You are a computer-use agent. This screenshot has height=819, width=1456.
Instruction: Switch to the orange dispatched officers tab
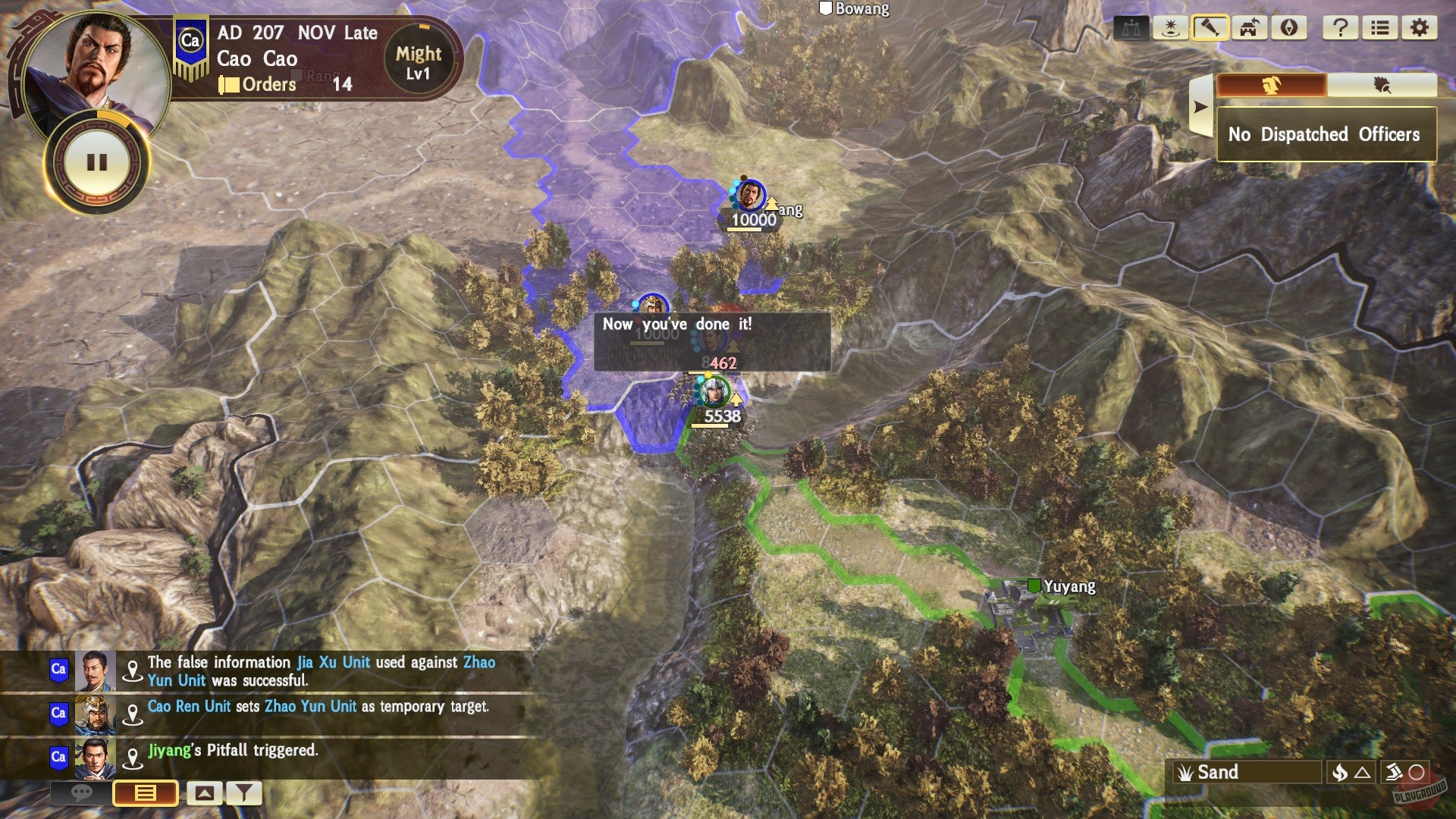click(1270, 86)
